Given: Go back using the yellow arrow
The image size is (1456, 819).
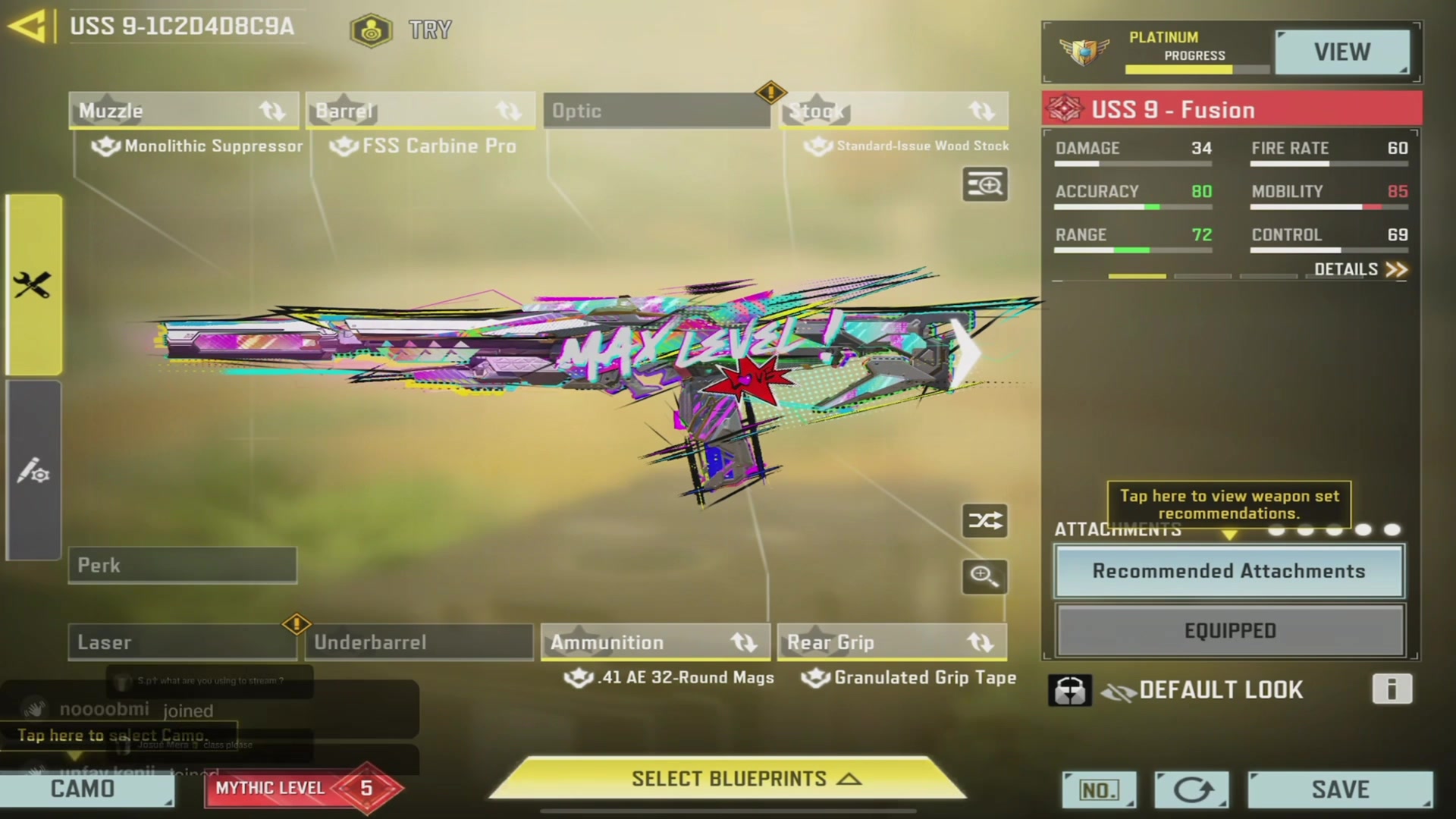Looking at the screenshot, I should coord(29,27).
